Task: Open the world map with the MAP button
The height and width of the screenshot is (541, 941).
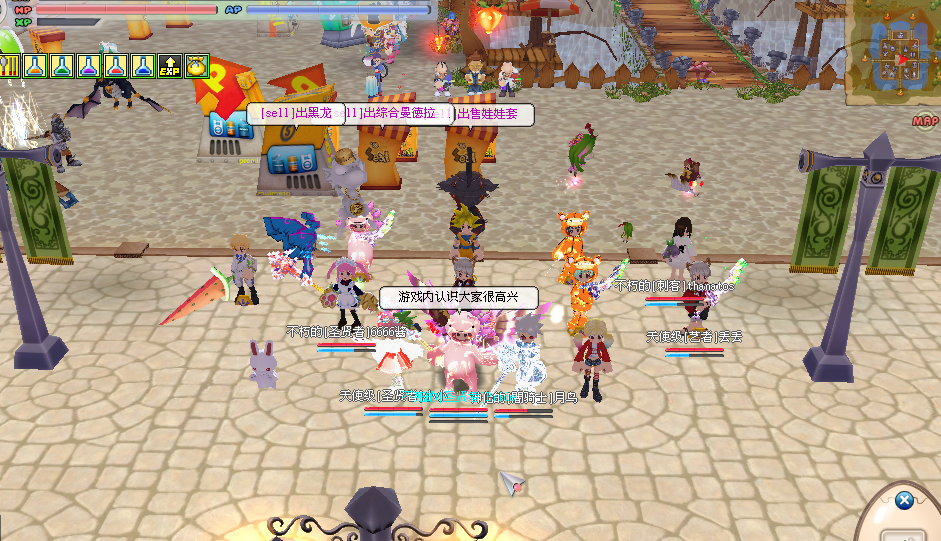Action: (x=925, y=122)
